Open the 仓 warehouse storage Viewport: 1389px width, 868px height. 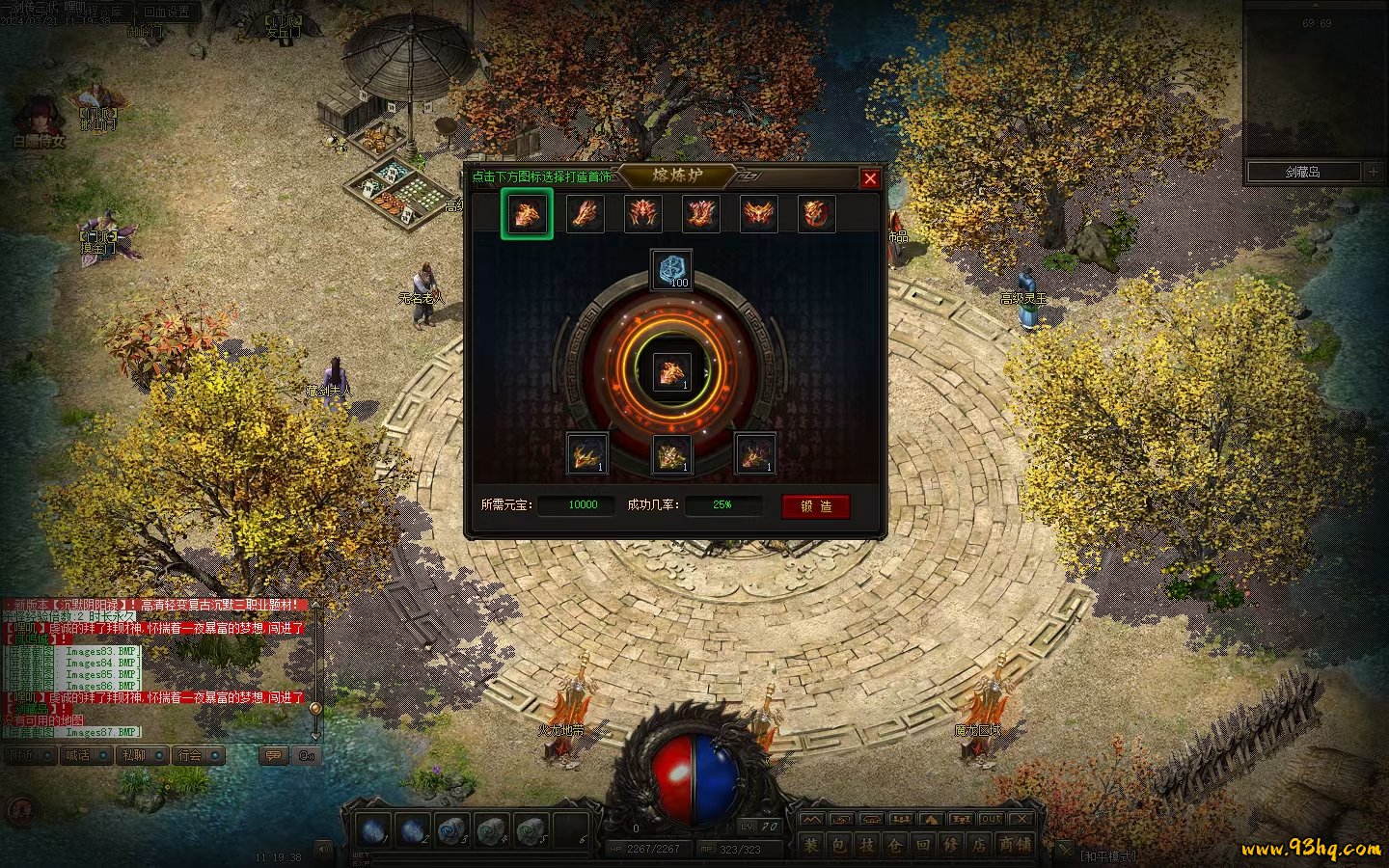[896, 845]
